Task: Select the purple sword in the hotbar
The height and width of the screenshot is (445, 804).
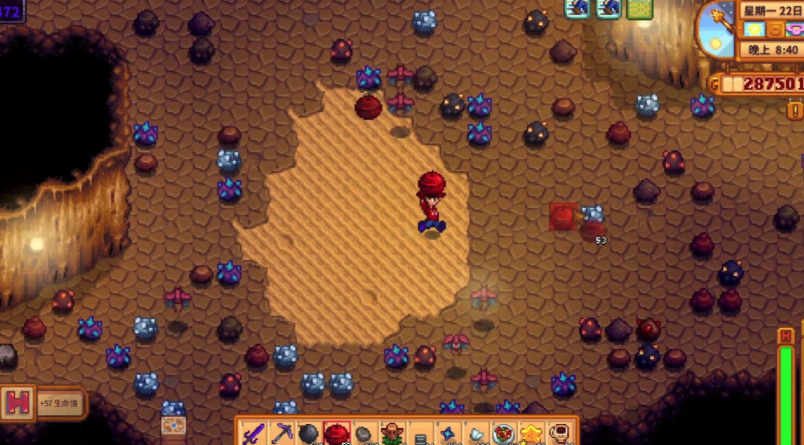Action: coord(254,435)
